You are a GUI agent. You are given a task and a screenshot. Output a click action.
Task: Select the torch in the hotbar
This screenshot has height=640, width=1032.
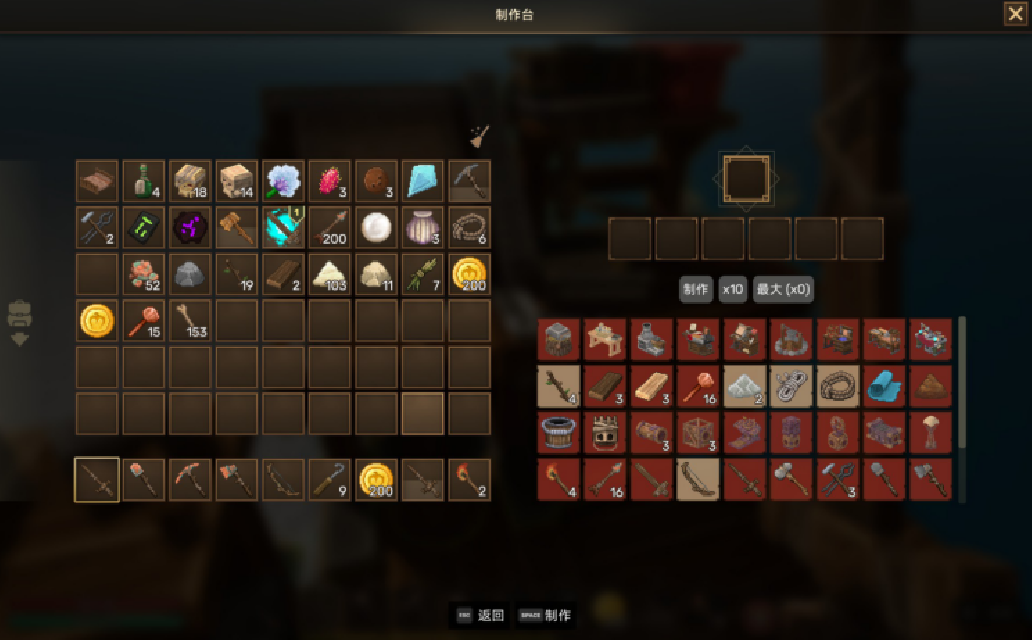coord(469,480)
